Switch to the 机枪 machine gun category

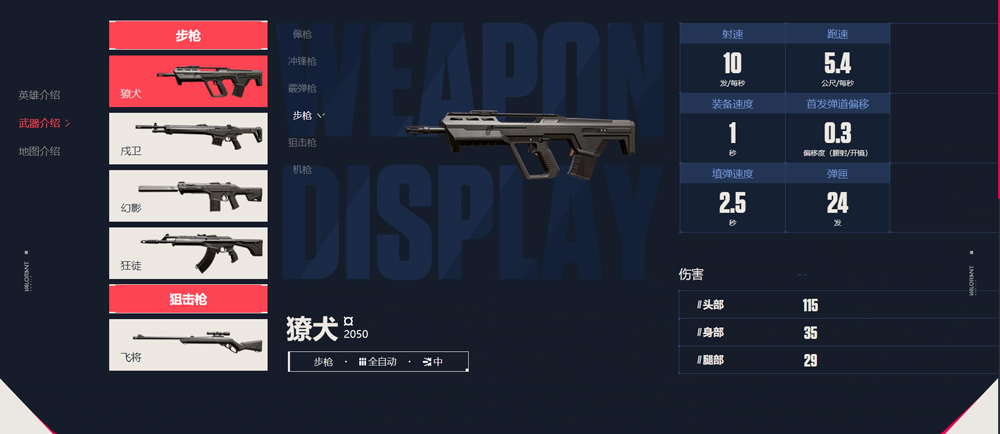click(x=302, y=170)
